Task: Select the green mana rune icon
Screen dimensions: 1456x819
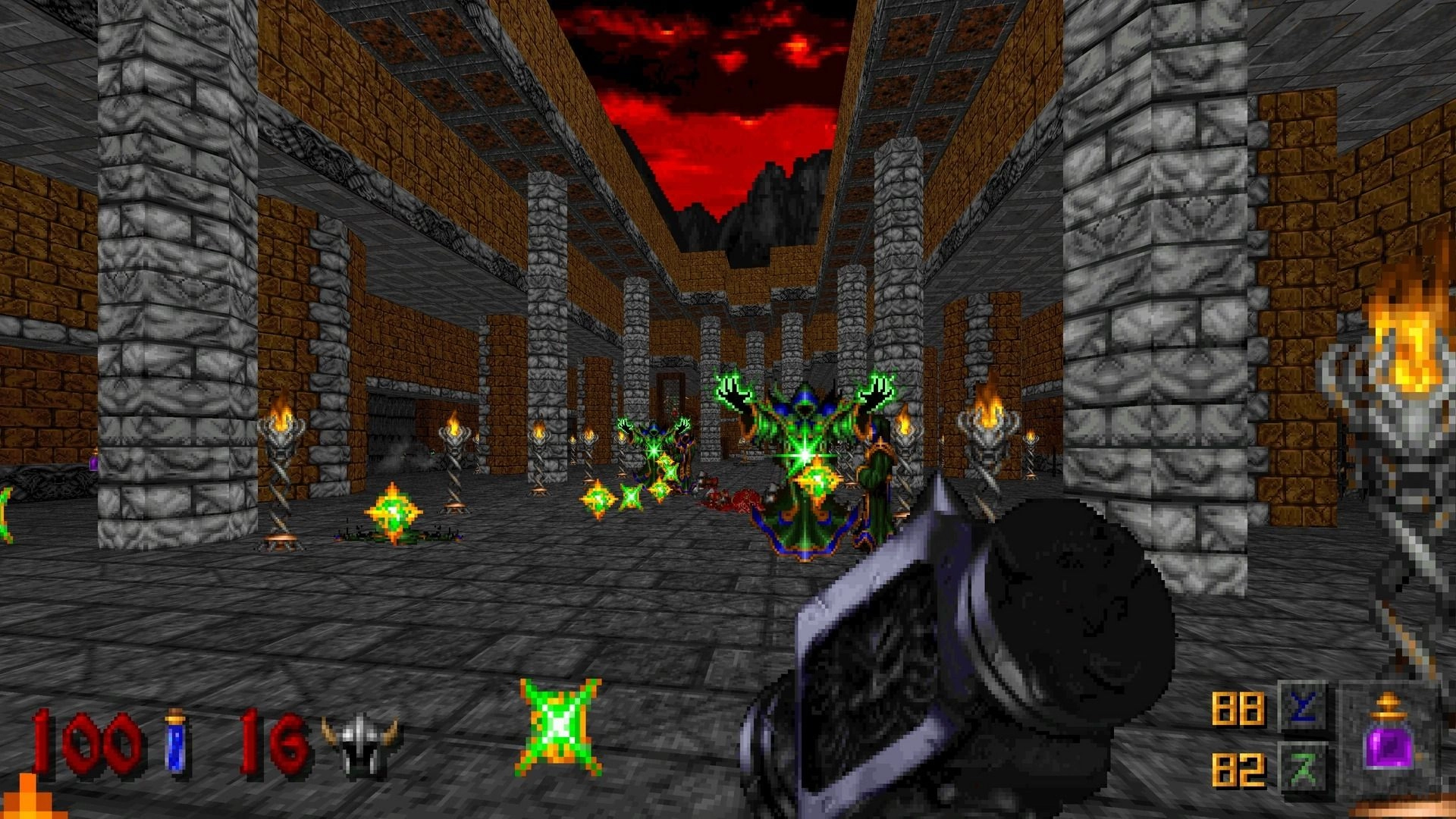Action: (x=1303, y=767)
